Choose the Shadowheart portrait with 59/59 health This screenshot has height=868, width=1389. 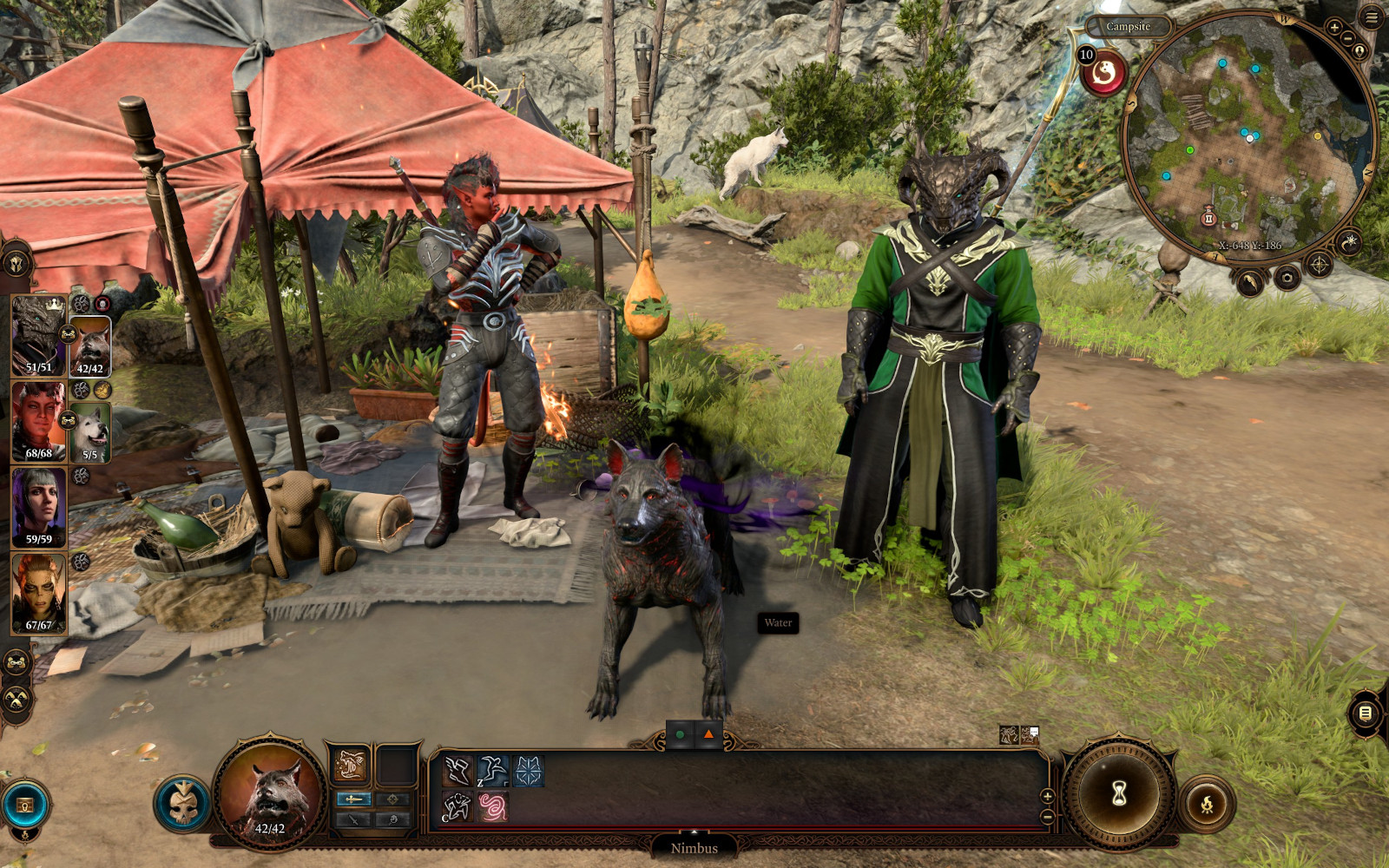[38, 507]
